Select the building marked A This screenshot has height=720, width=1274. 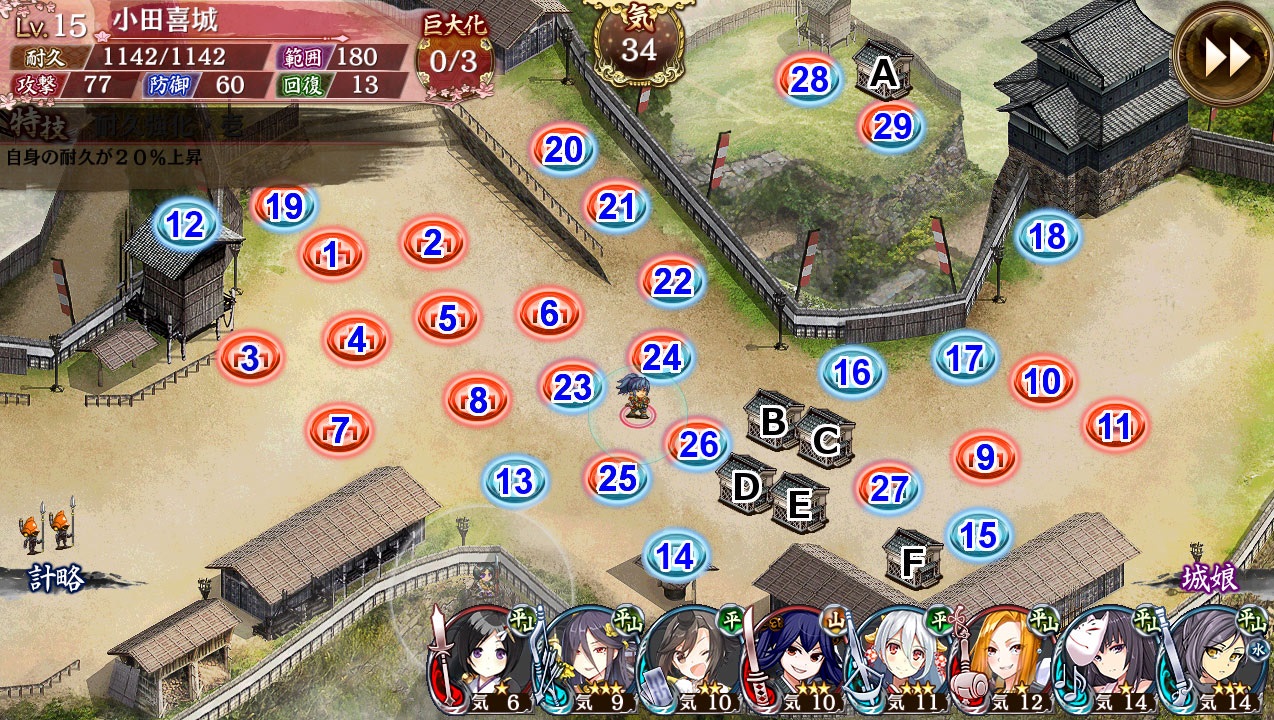click(884, 70)
